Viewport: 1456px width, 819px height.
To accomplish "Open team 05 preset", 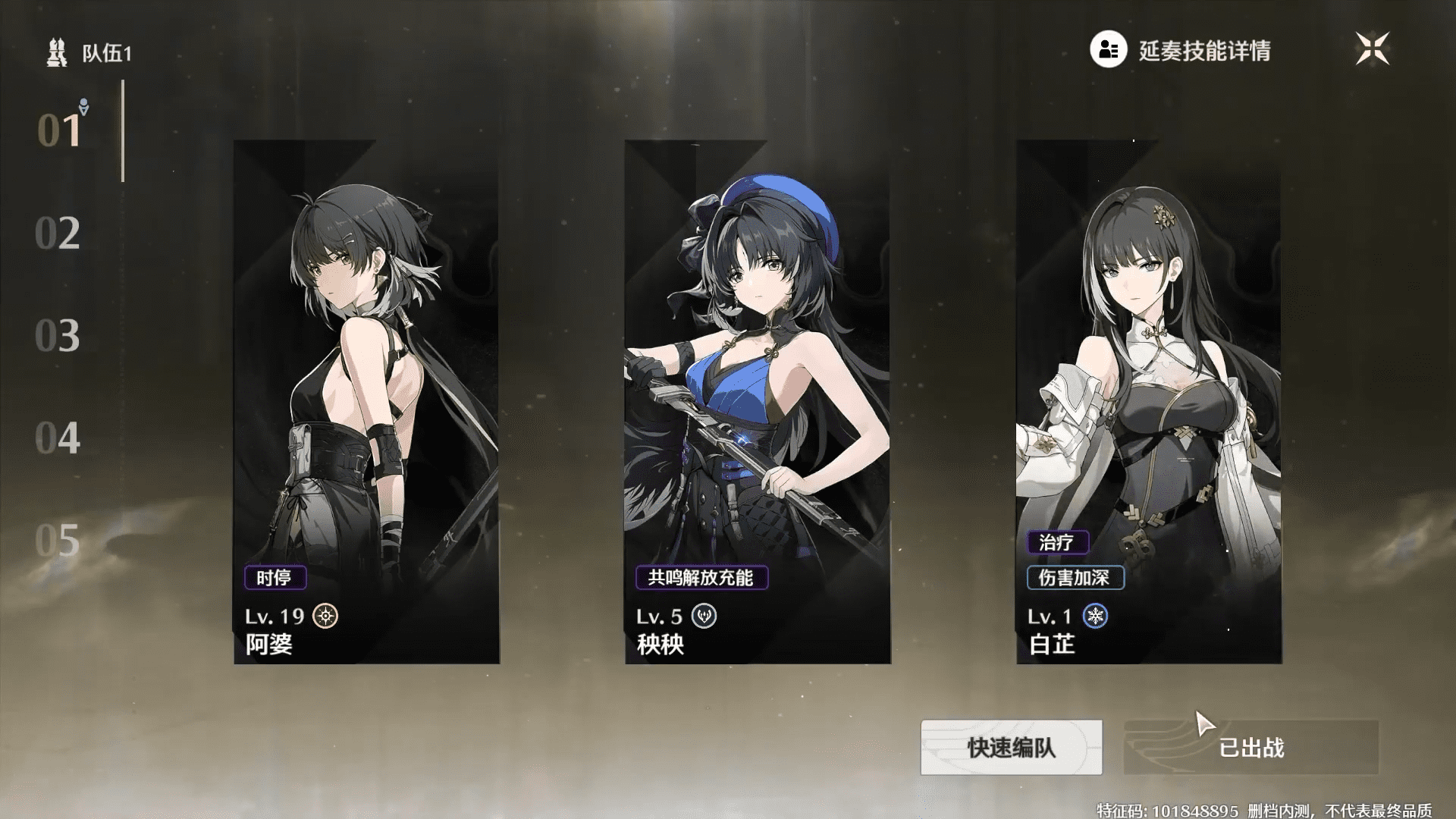I will coord(58,541).
